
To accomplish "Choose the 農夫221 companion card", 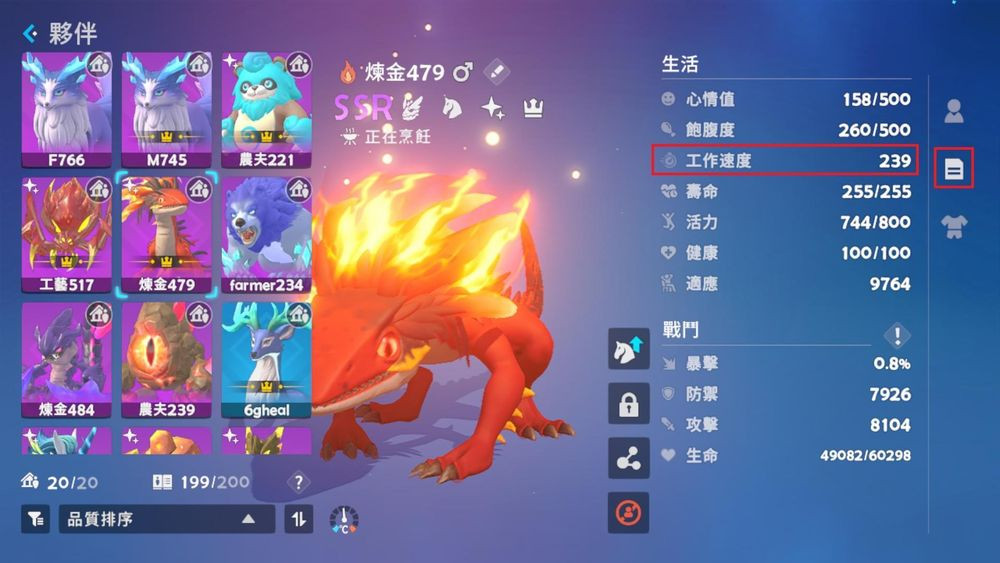I will click(266, 110).
